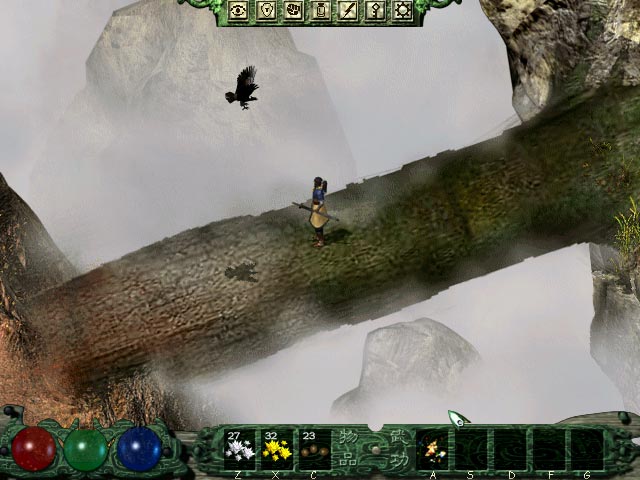The image size is (640, 480).
Task: Use the brown pellets item slot
Action: click(314, 449)
